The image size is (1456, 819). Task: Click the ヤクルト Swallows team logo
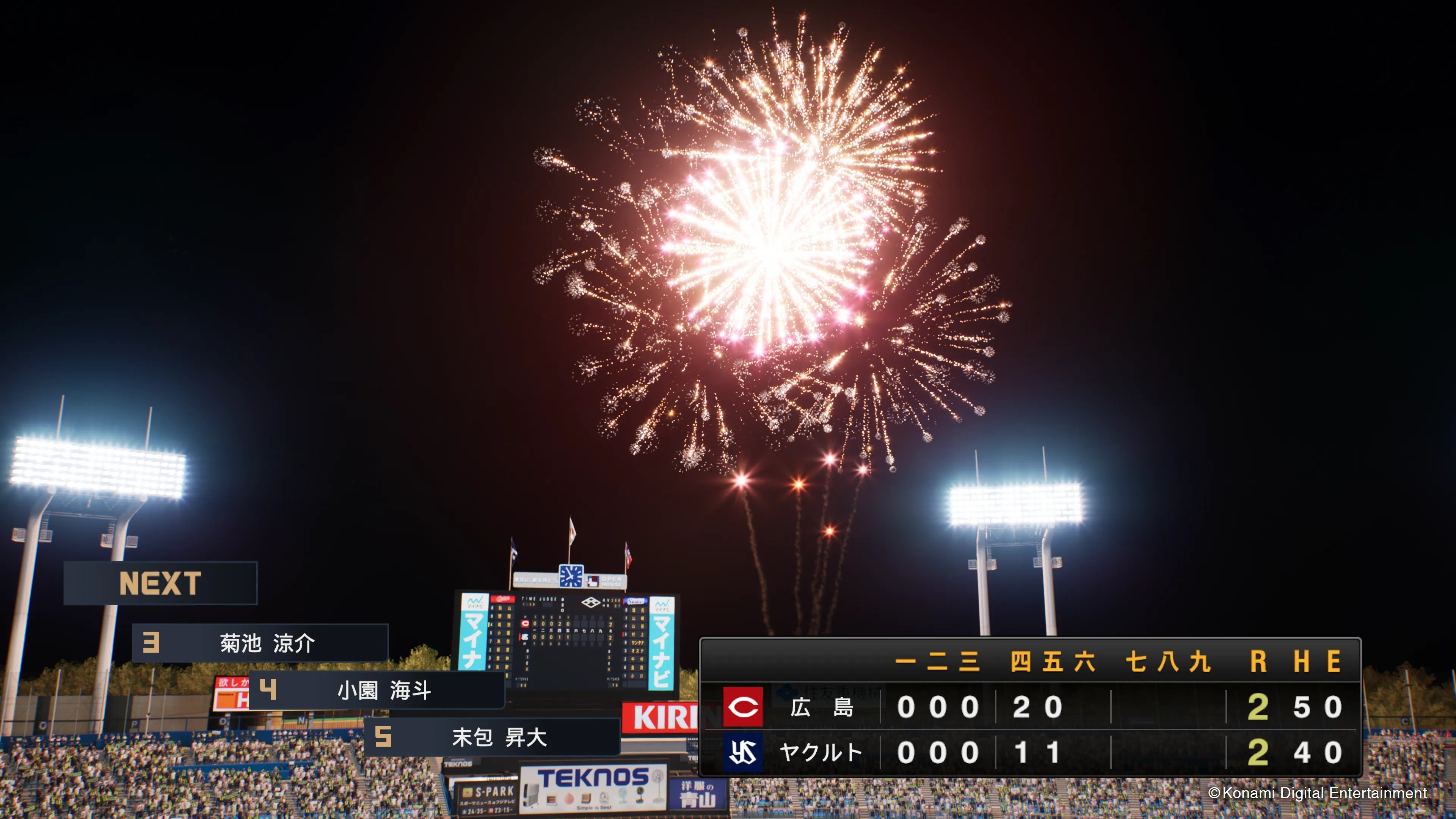[x=743, y=752]
